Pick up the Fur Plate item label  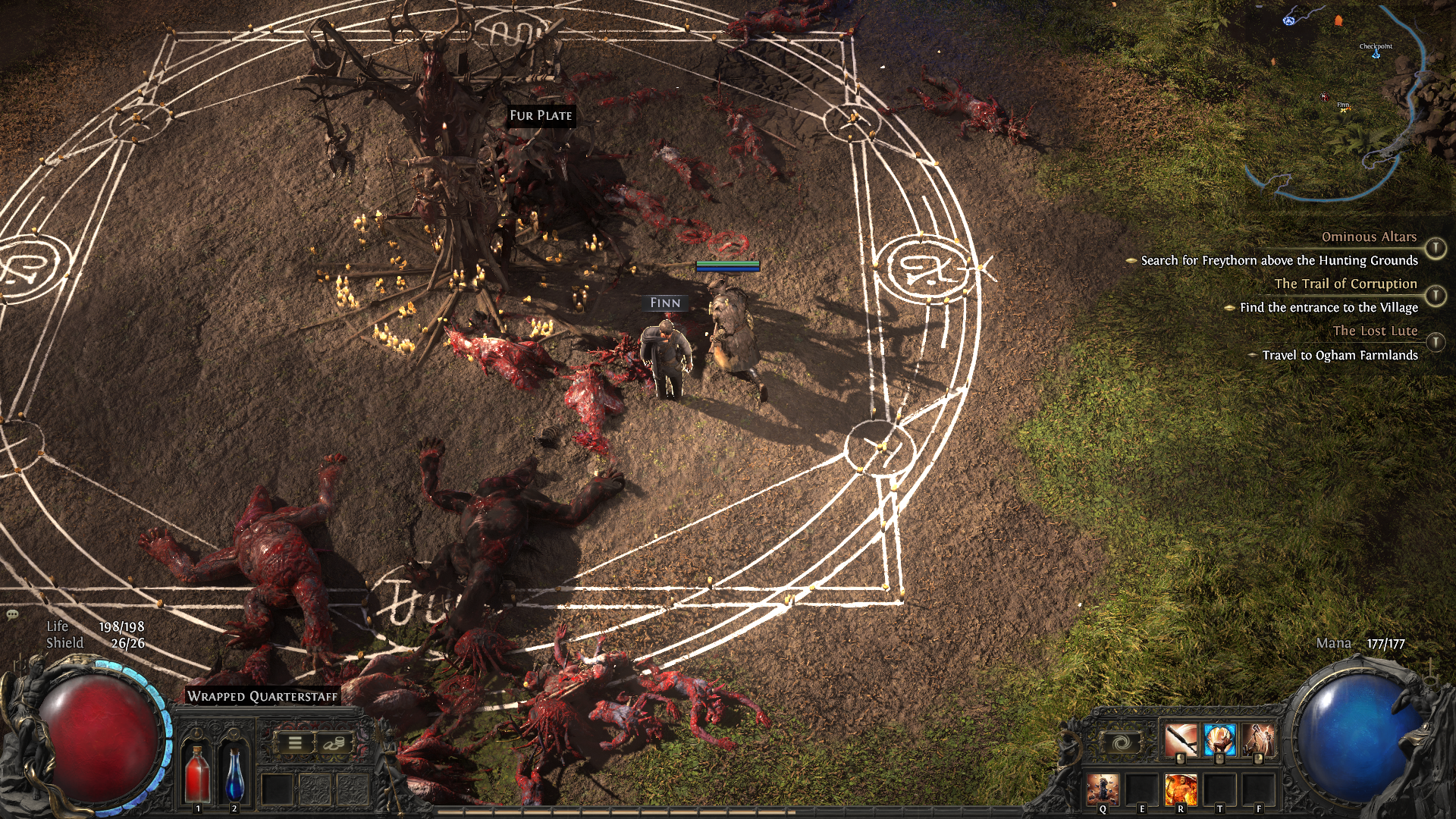click(x=541, y=115)
